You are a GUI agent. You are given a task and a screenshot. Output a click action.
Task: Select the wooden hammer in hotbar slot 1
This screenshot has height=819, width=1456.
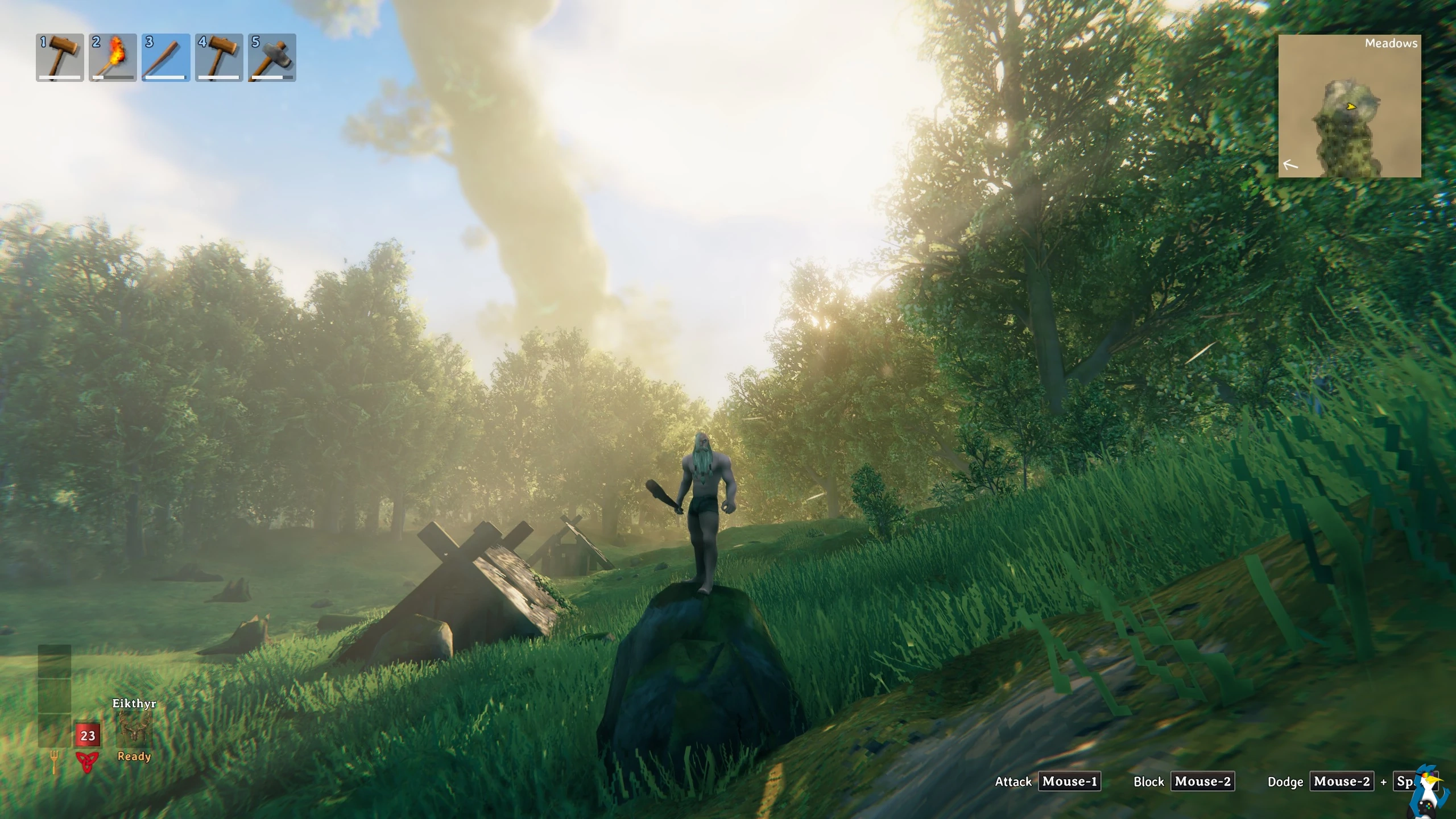click(x=60, y=57)
